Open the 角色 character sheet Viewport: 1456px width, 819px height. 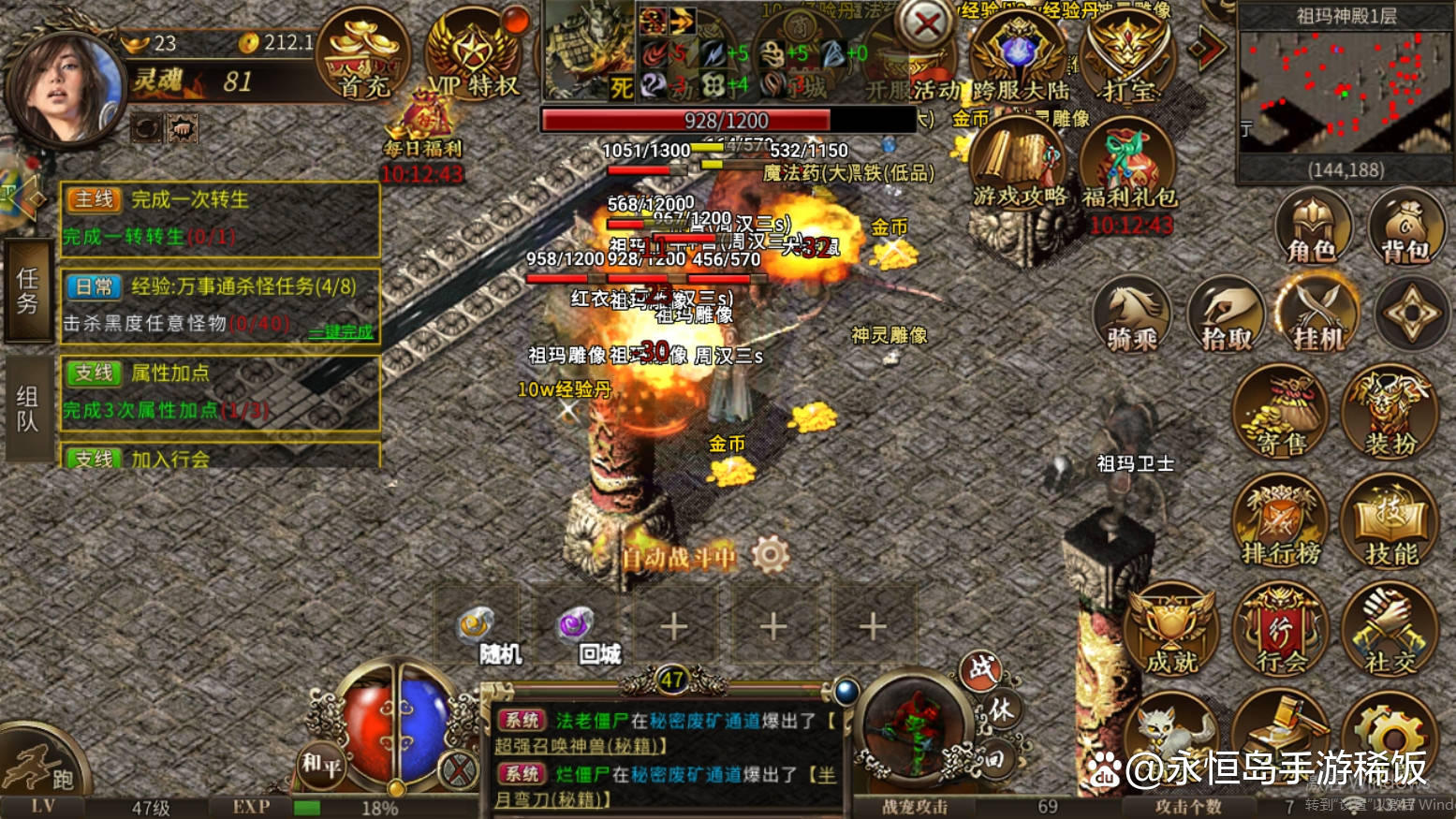pos(1312,227)
